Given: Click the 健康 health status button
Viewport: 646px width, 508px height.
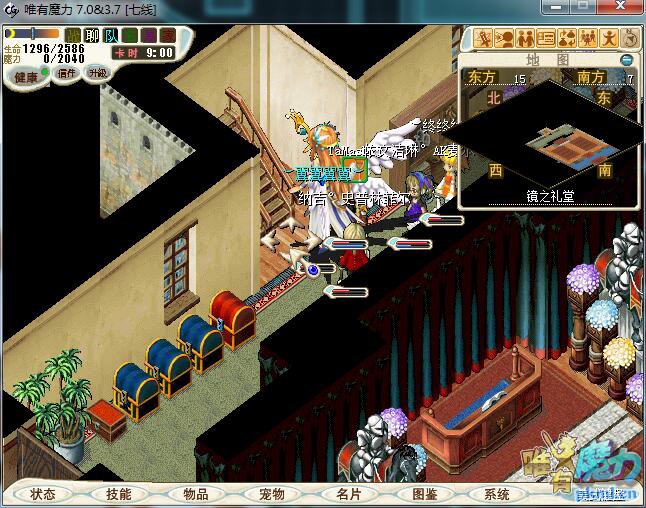Looking at the screenshot, I should (27, 77).
